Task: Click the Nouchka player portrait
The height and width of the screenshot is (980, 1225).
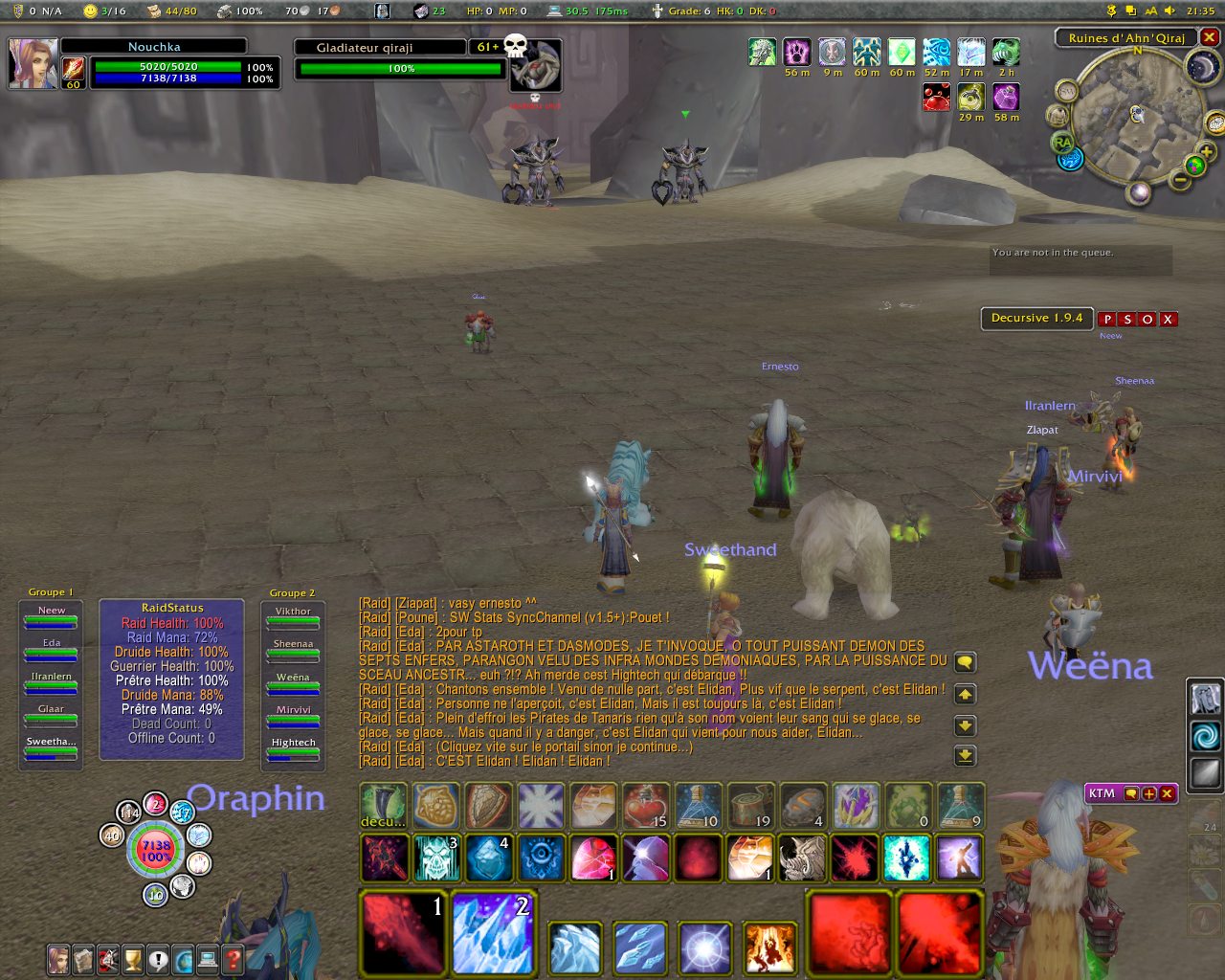Action: pyautogui.click(x=33, y=62)
